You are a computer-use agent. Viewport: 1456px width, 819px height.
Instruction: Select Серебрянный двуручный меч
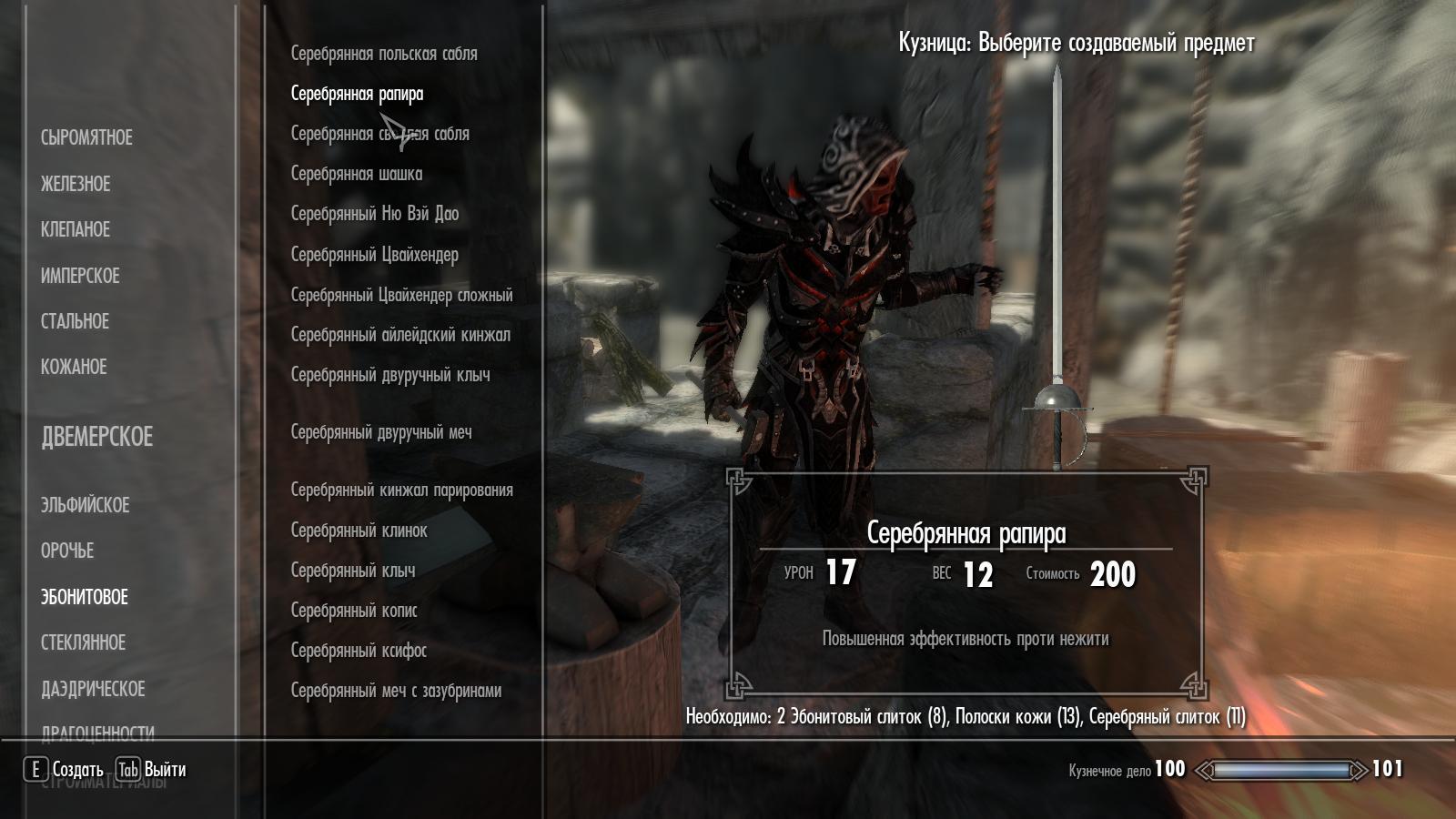pyautogui.click(x=381, y=432)
